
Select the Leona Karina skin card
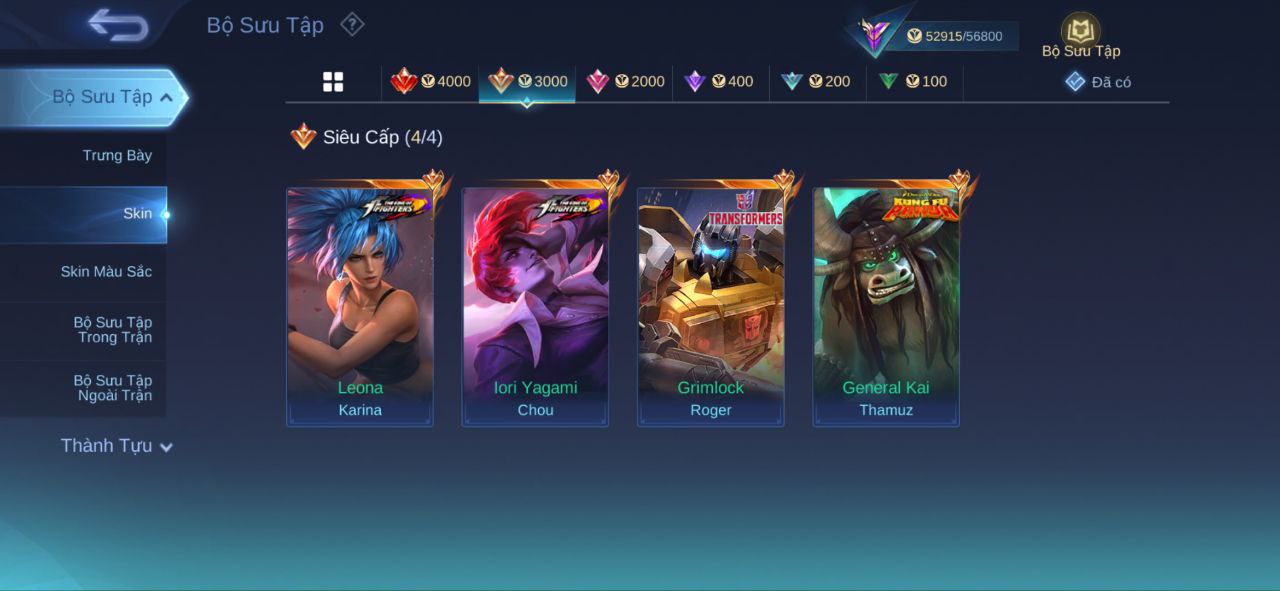(x=360, y=306)
